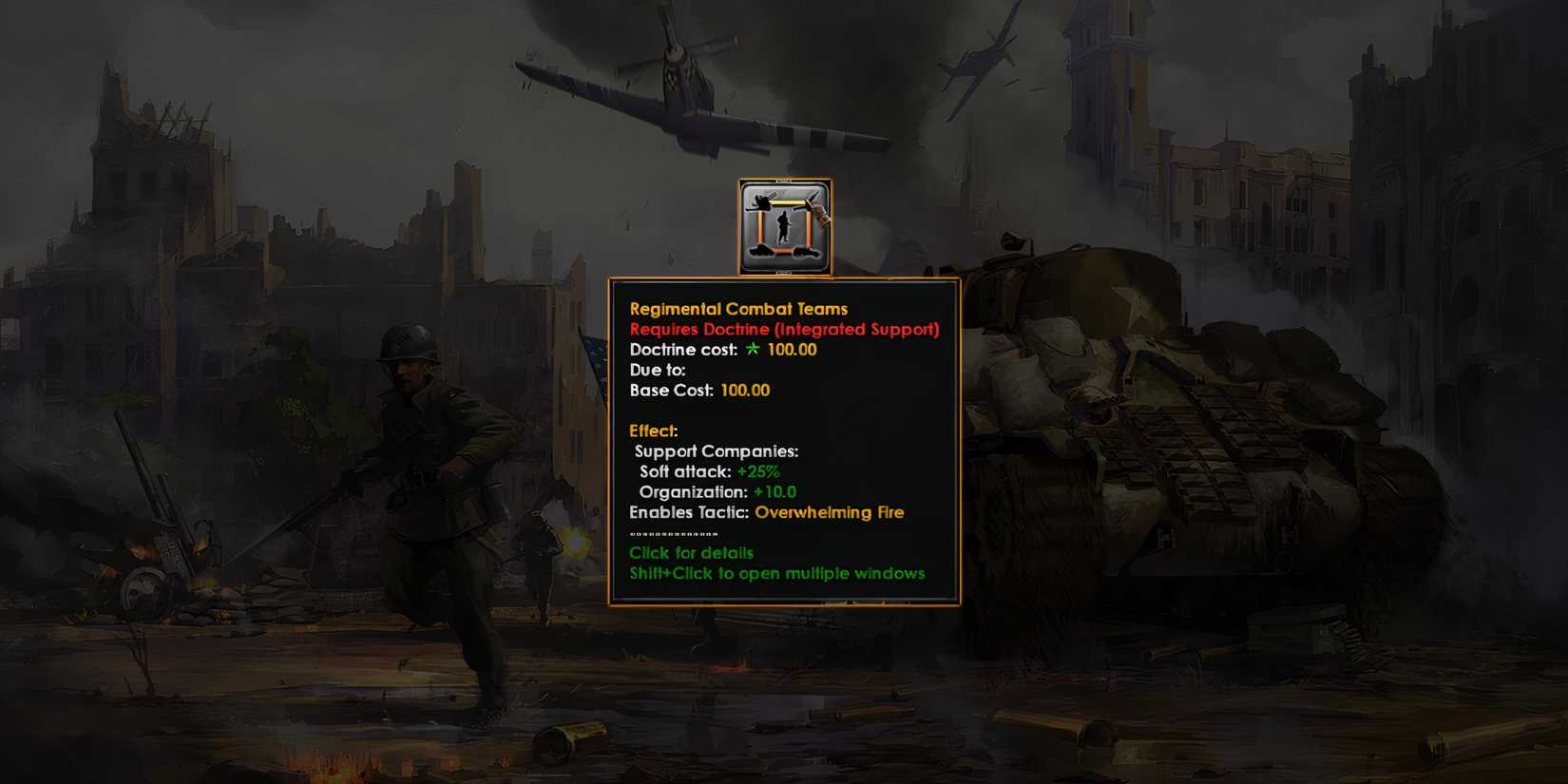Click the Soft attack +25% effect line
This screenshot has width=1568, height=784.
[708, 471]
